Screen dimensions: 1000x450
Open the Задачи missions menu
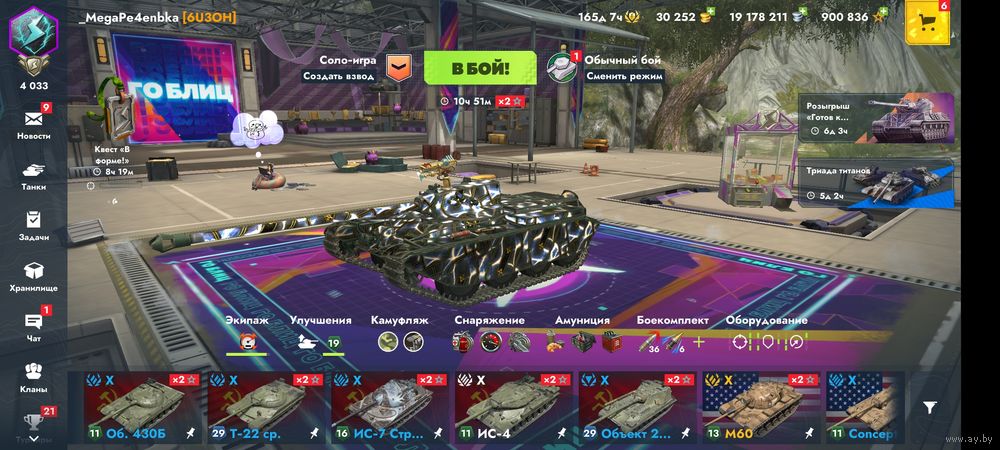33,224
